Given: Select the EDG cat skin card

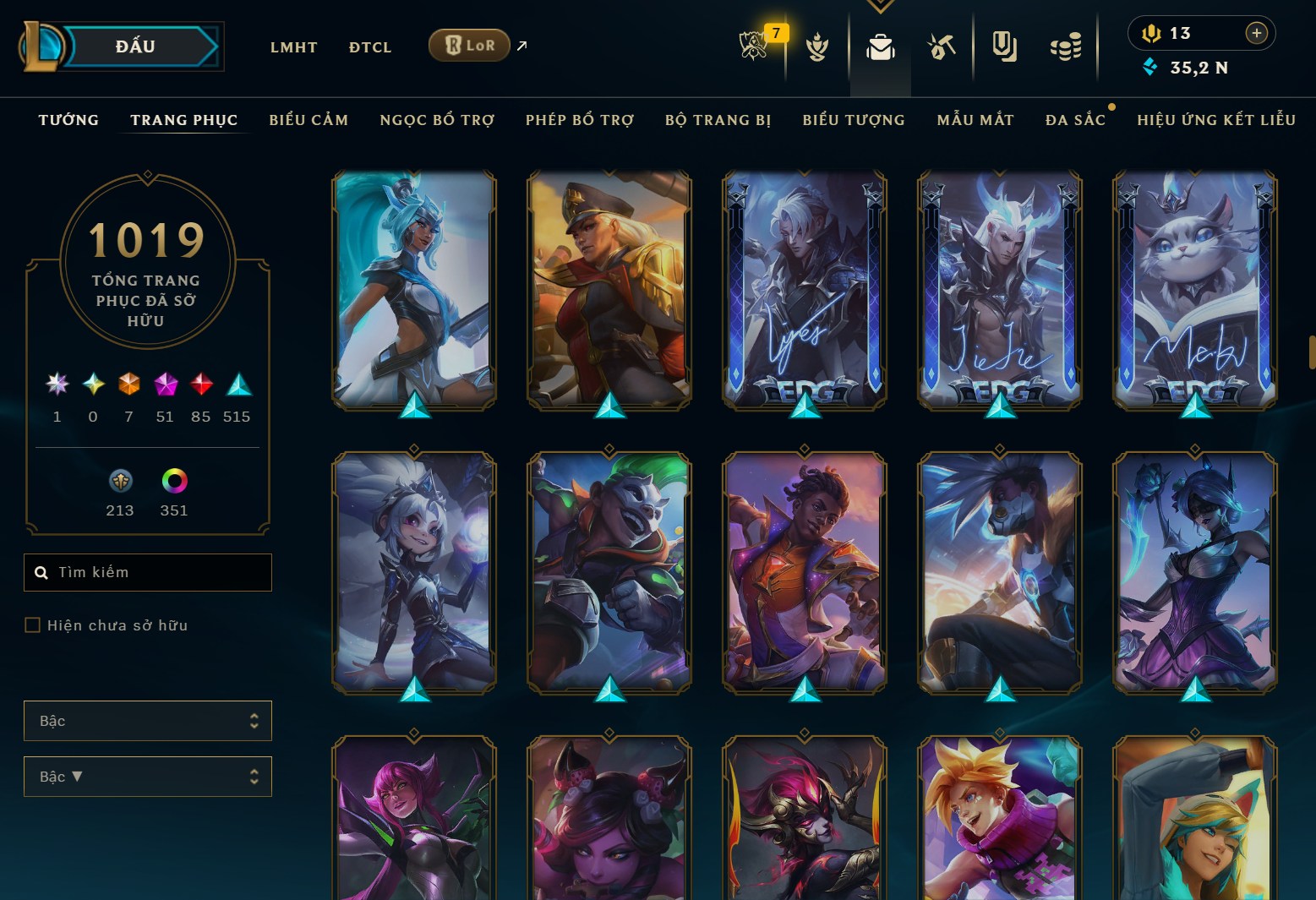Looking at the screenshot, I should (x=1194, y=290).
